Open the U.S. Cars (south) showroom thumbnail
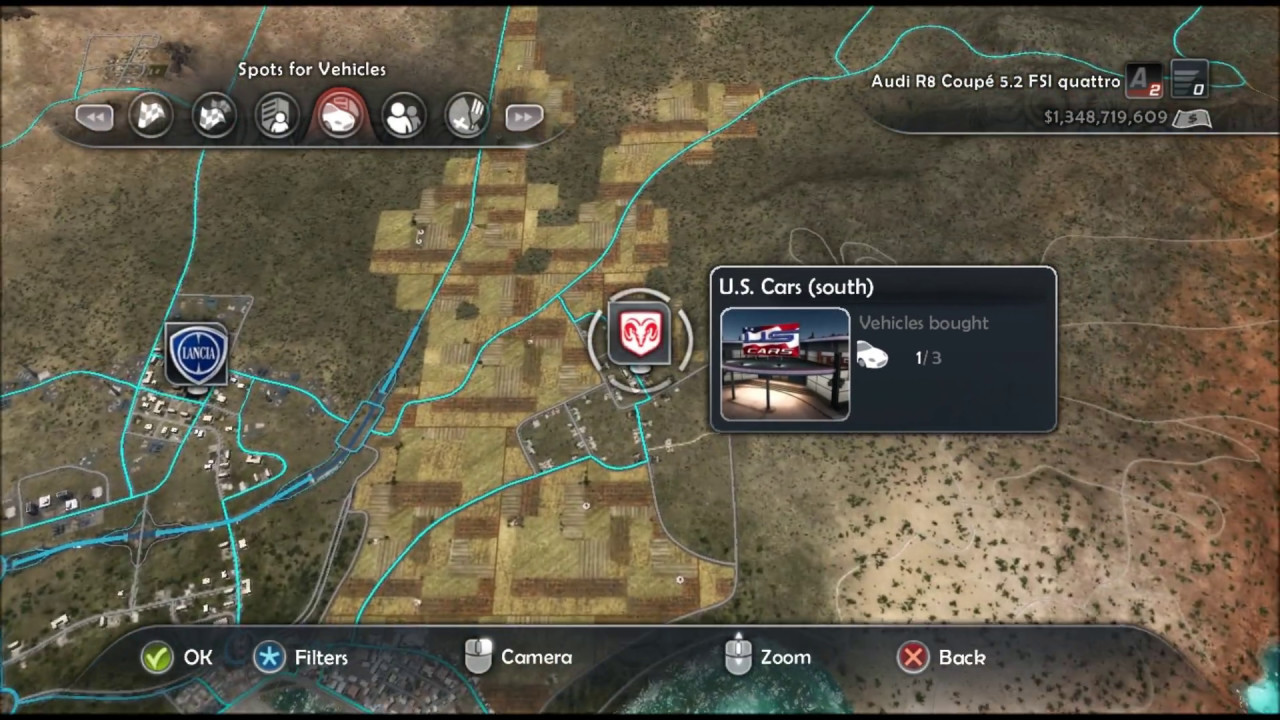The height and width of the screenshot is (720, 1280). point(785,364)
